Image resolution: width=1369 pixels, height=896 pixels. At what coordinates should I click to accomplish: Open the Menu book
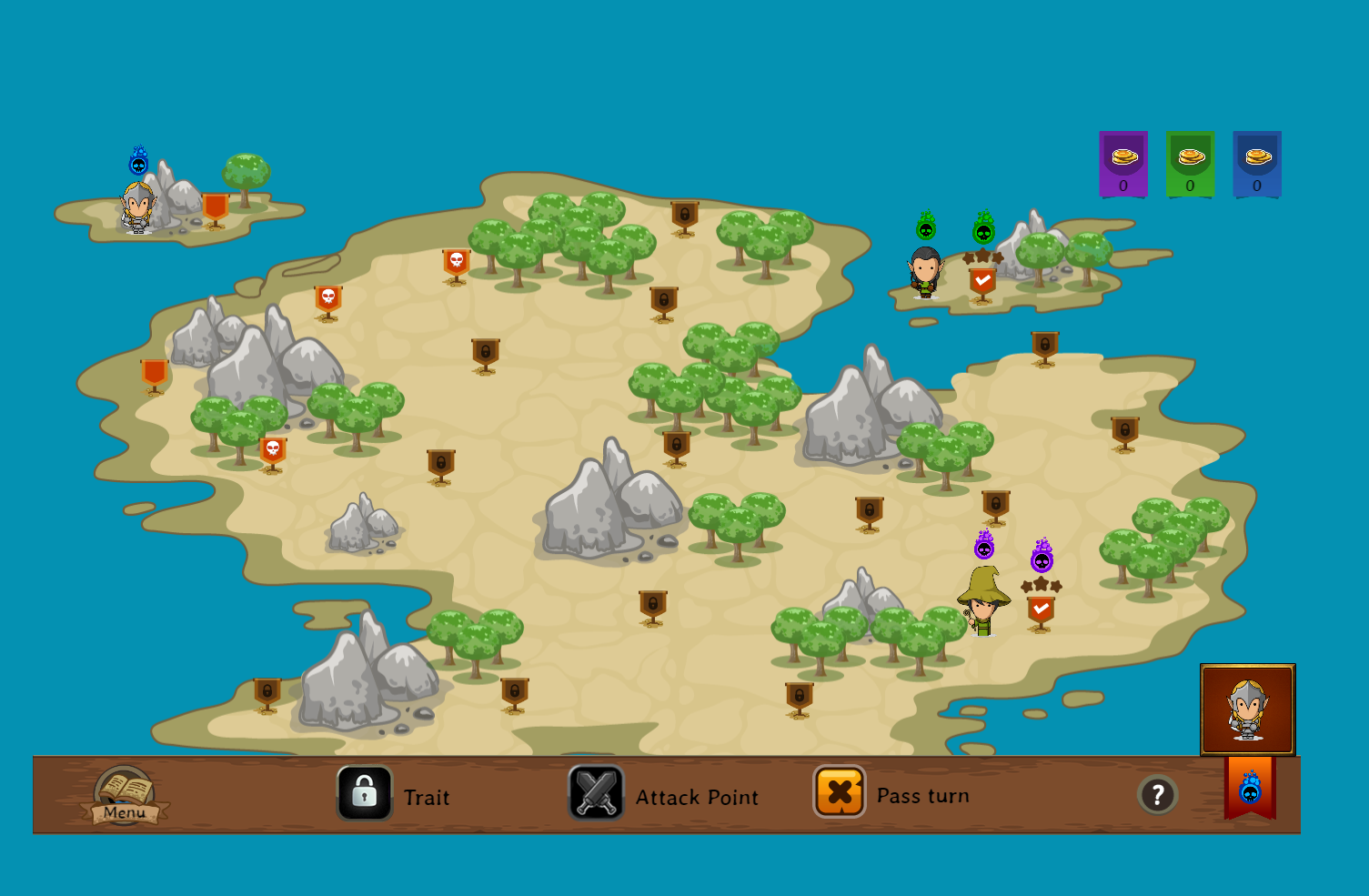point(125,795)
